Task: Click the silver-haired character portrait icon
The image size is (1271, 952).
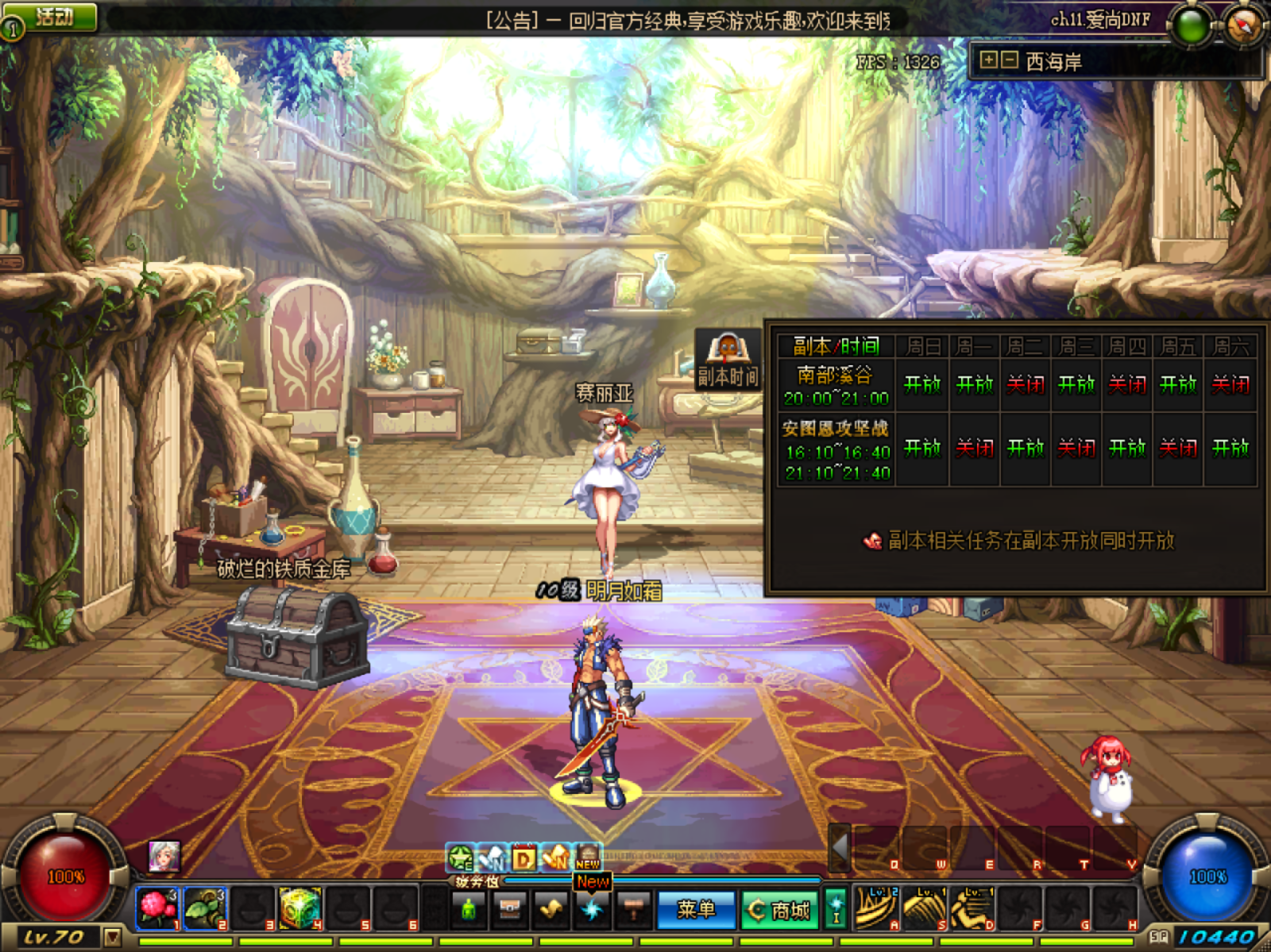Action: [x=164, y=856]
